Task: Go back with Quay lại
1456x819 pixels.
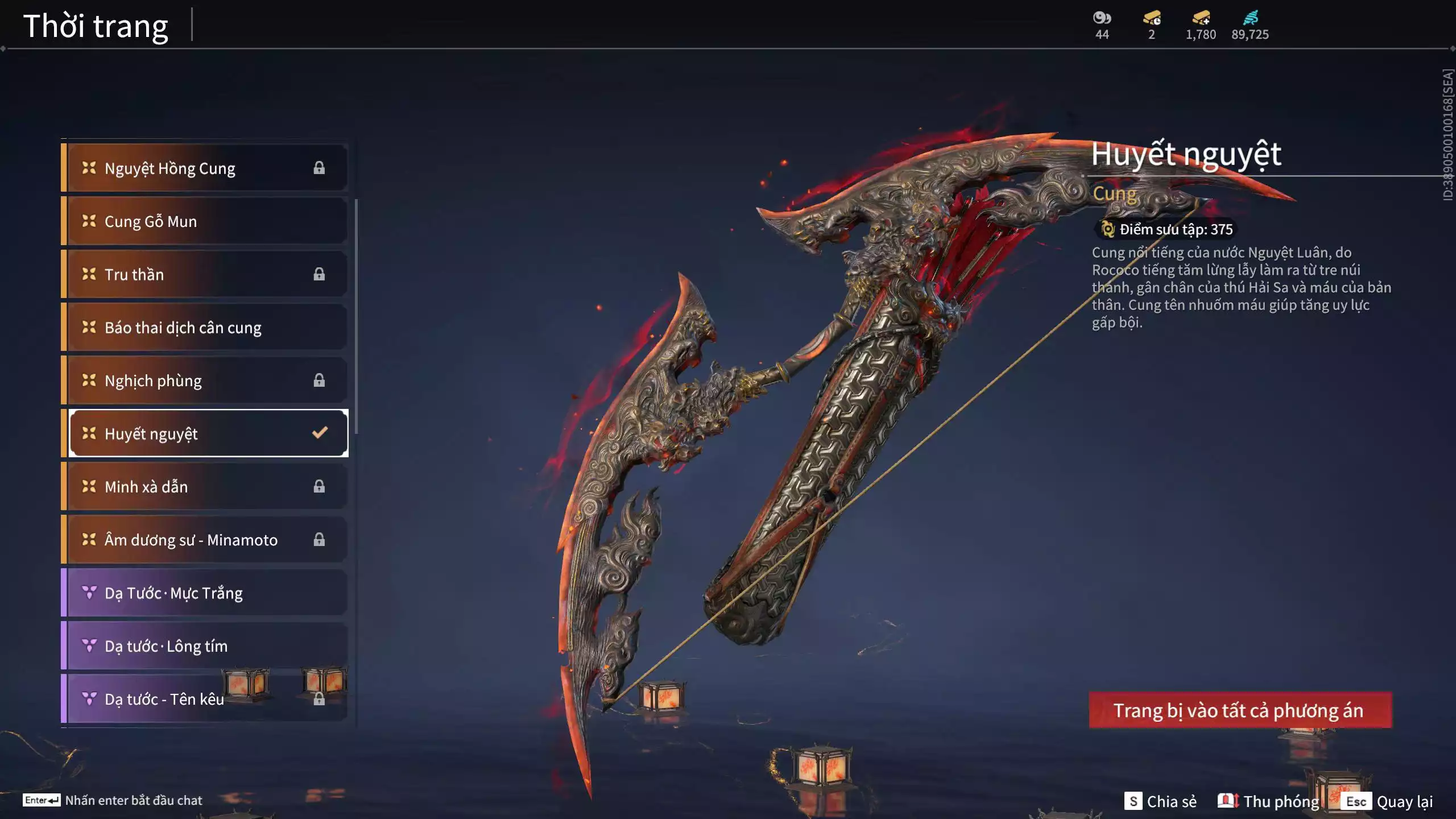Action: (1387, 801)
